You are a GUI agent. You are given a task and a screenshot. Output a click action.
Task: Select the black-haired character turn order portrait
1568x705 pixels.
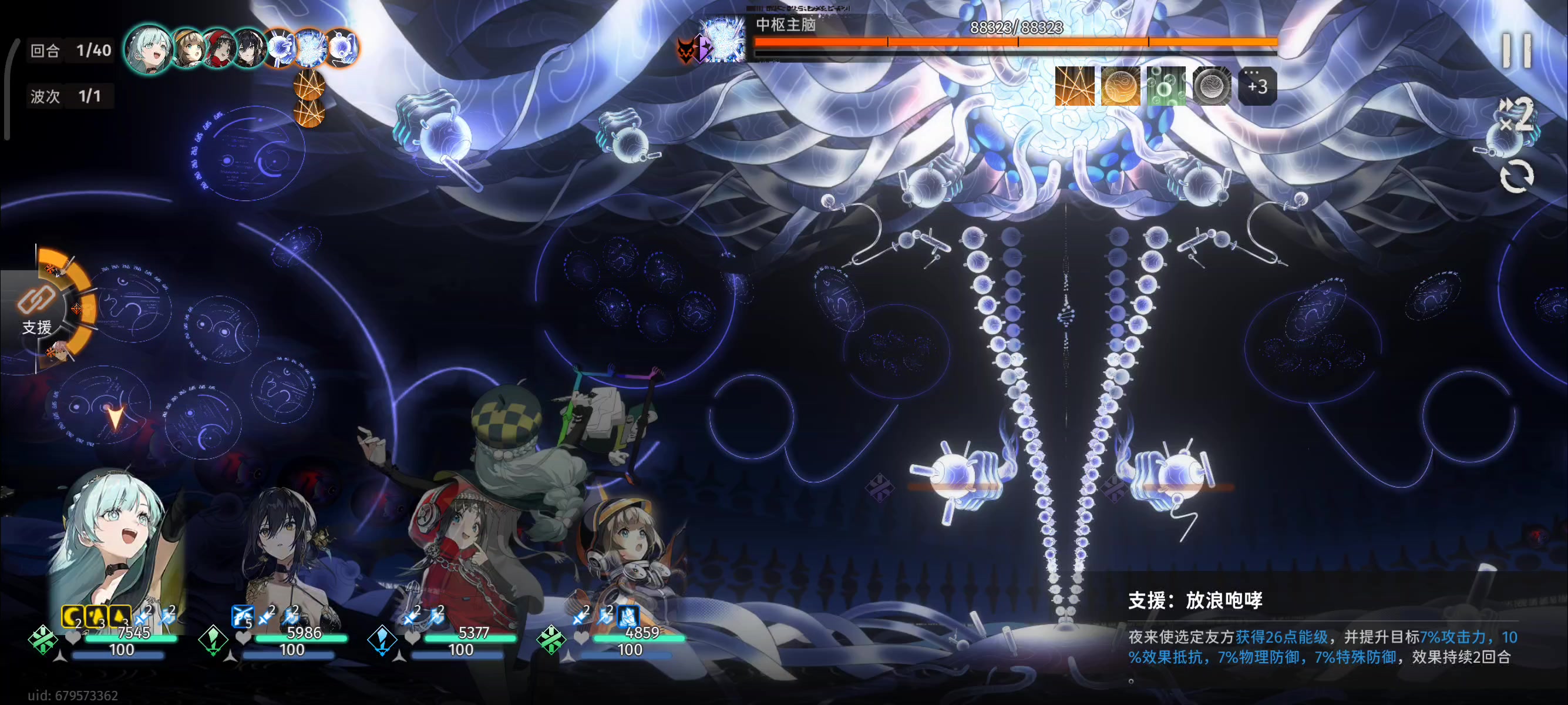[x=248, y=49]
